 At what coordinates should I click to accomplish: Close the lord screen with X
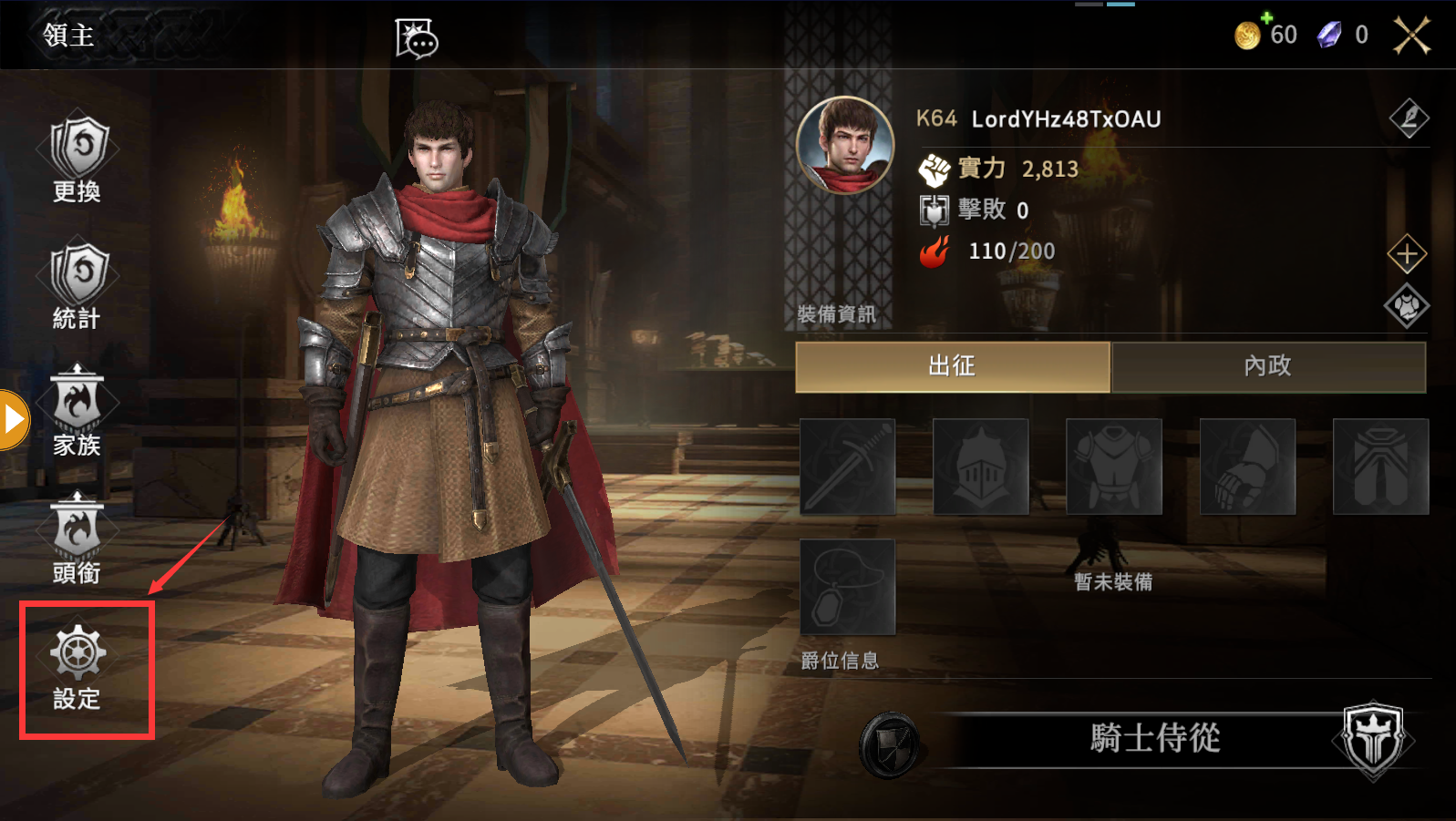pyautogui.click(x=1411, y=36)
